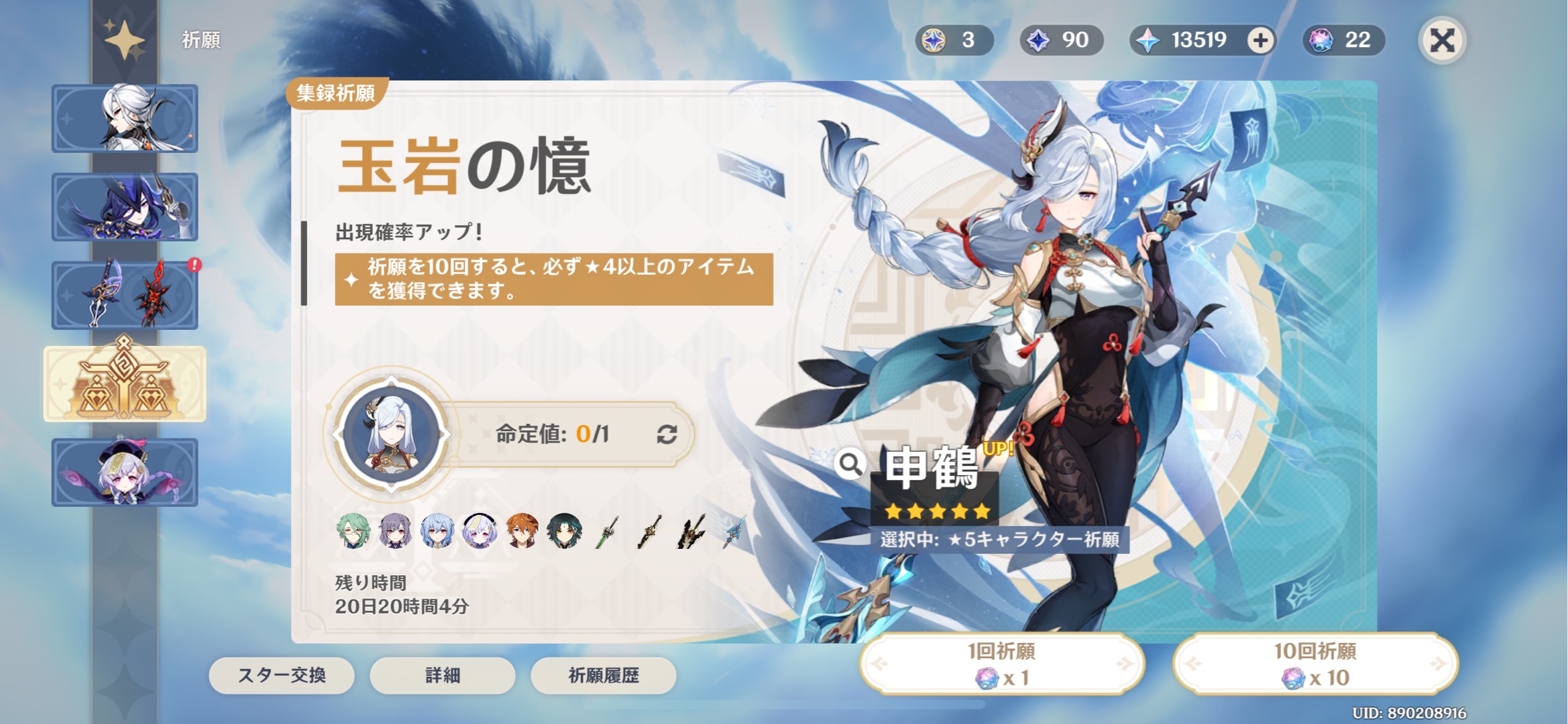Viewport: 1568px width, 724px height.
Task: Show banner 詳細 details
Action: 443,675
